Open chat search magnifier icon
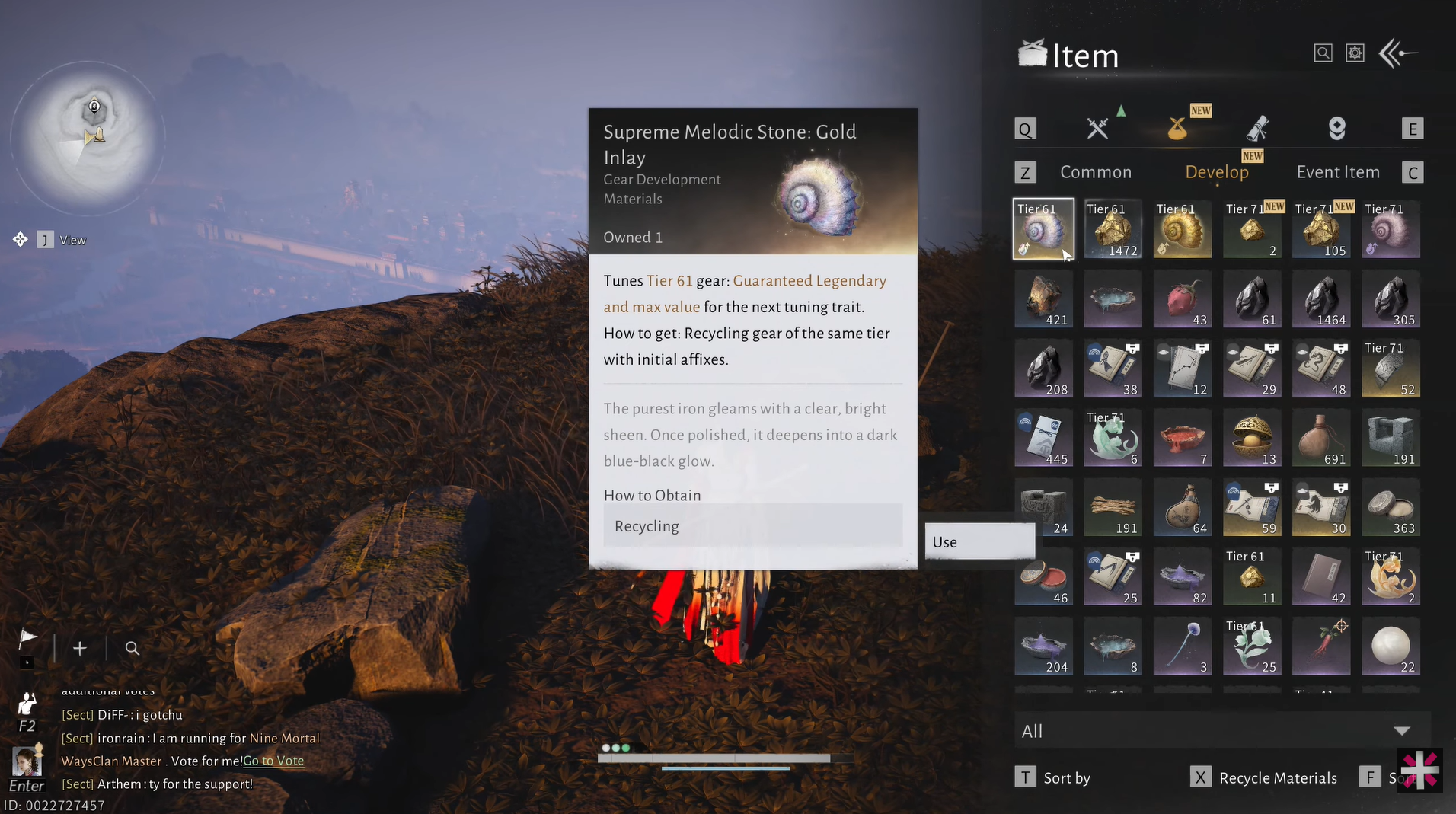Screen dimensions: 1456x814 (132, 648)
